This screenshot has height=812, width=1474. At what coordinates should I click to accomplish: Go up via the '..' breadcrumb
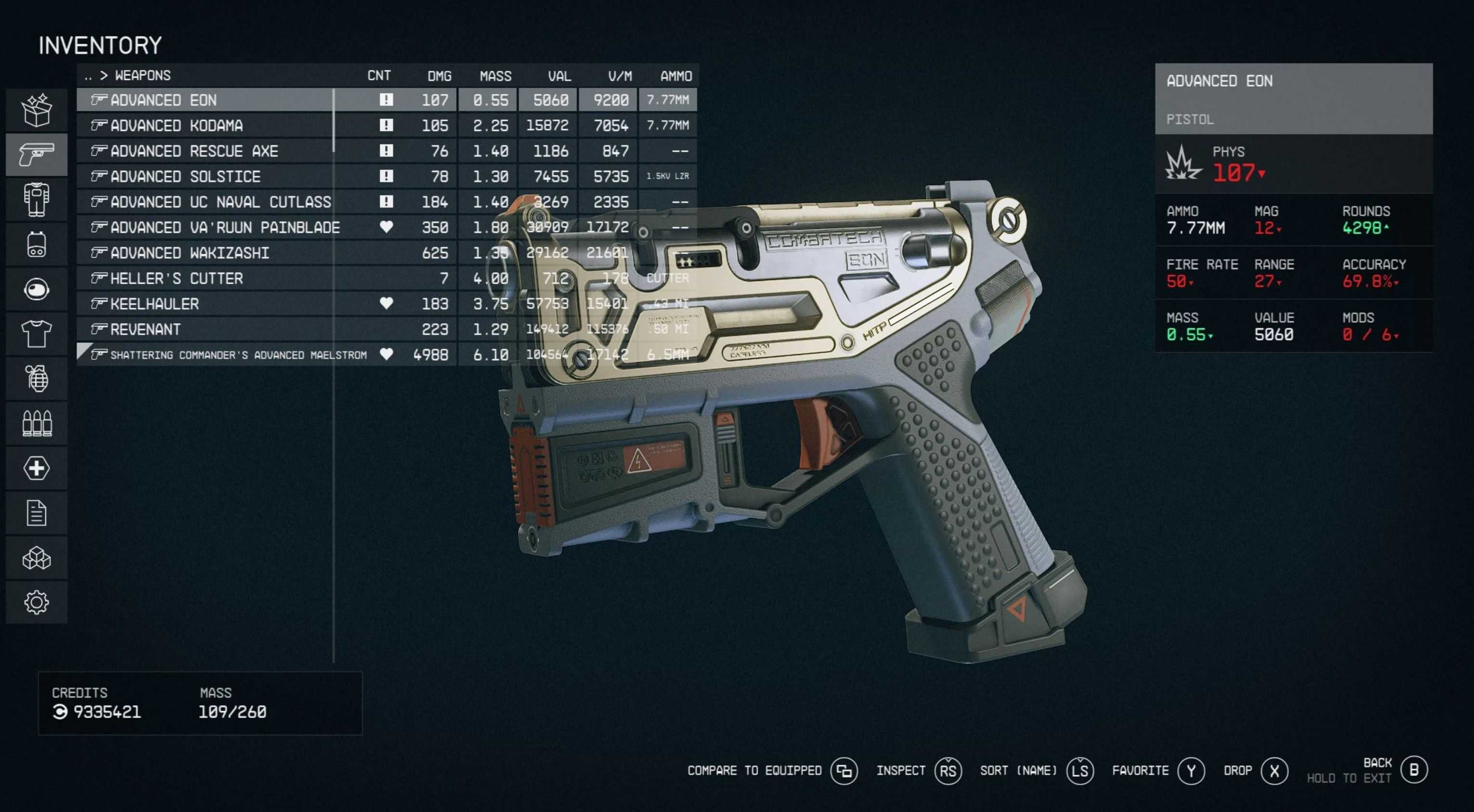(88, 76)
